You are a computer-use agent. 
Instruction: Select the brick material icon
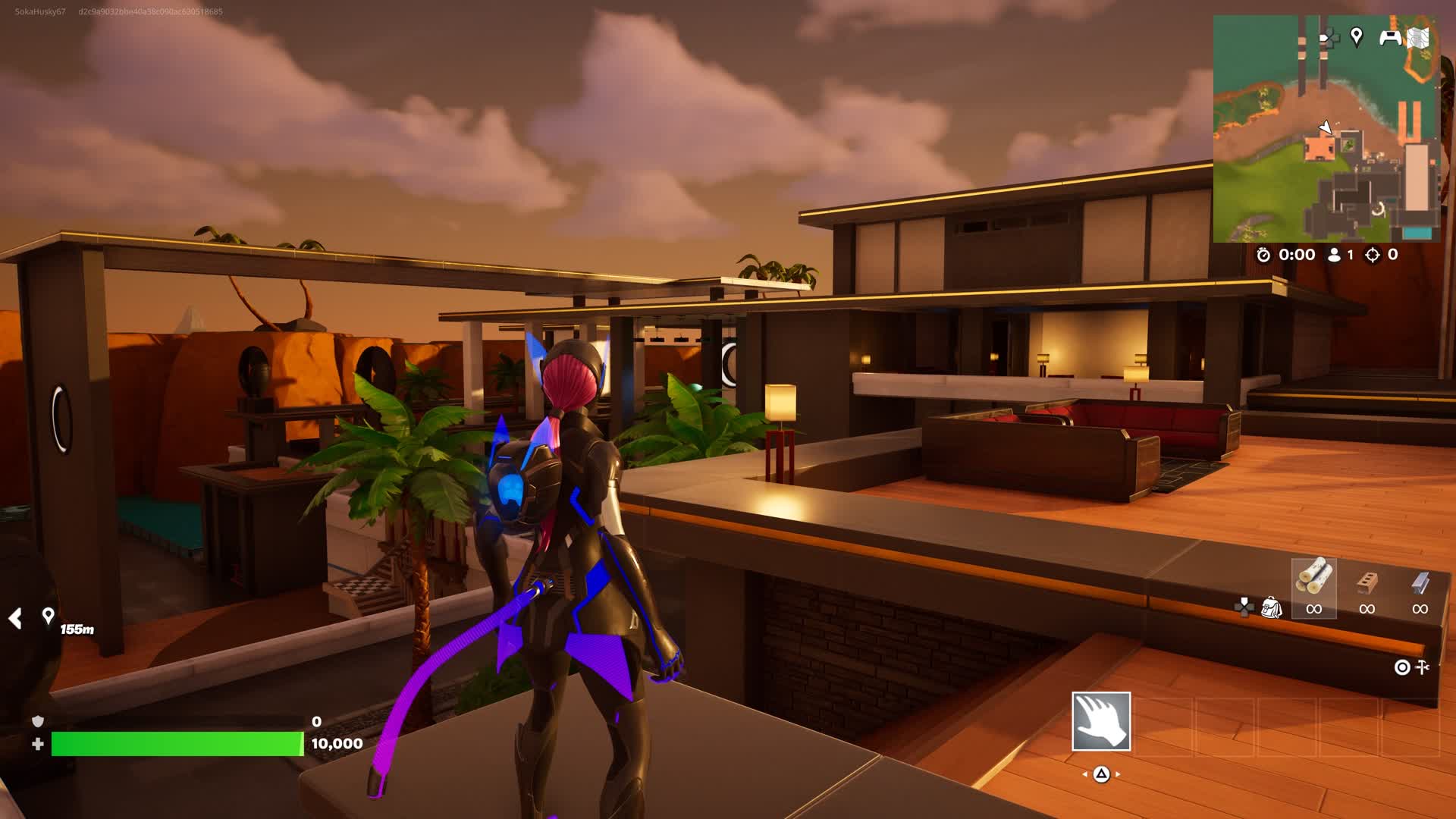[x=1367, y=582]
